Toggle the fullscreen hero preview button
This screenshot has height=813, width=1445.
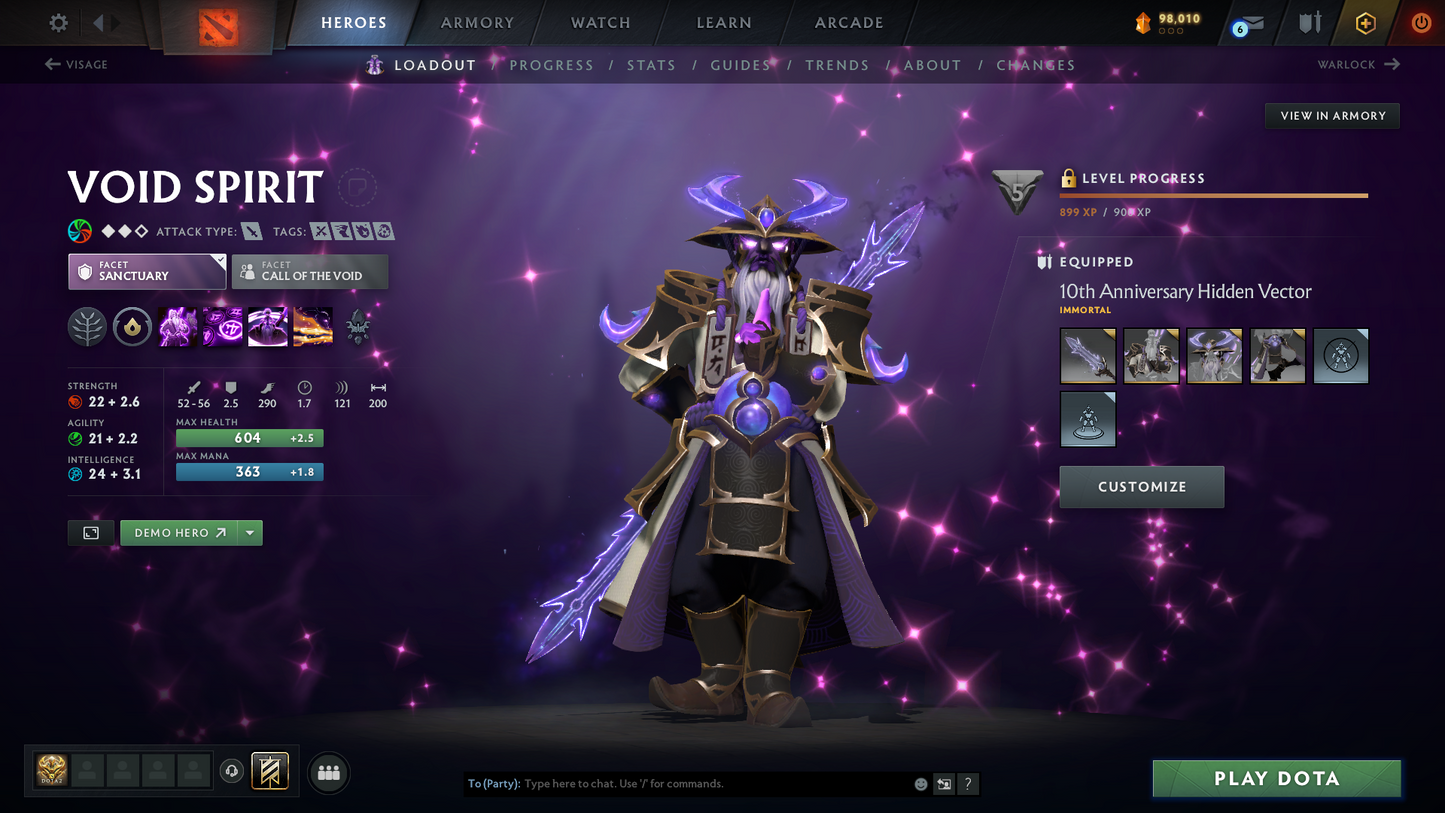pos(90,532)
